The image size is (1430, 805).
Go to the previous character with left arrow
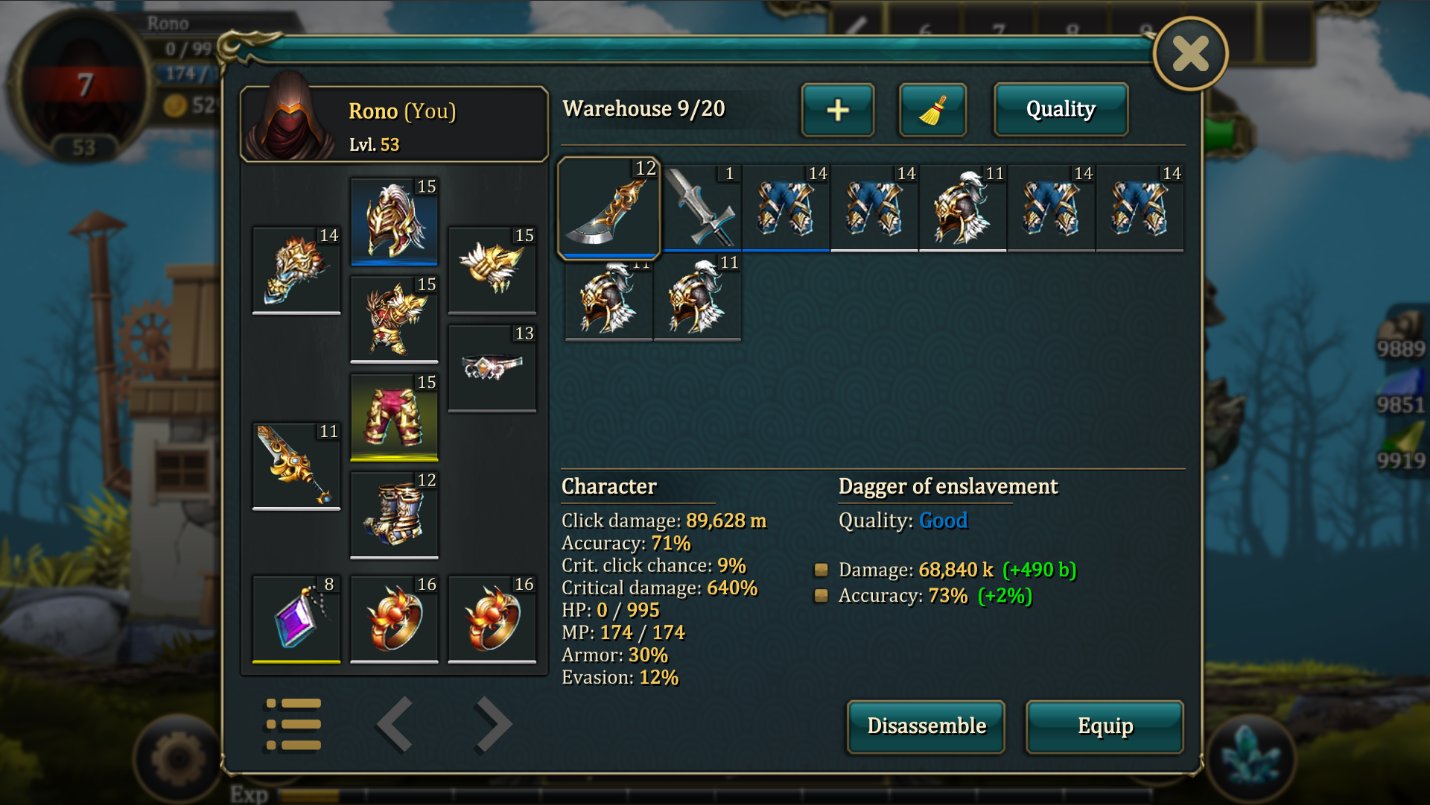point(395,724)
